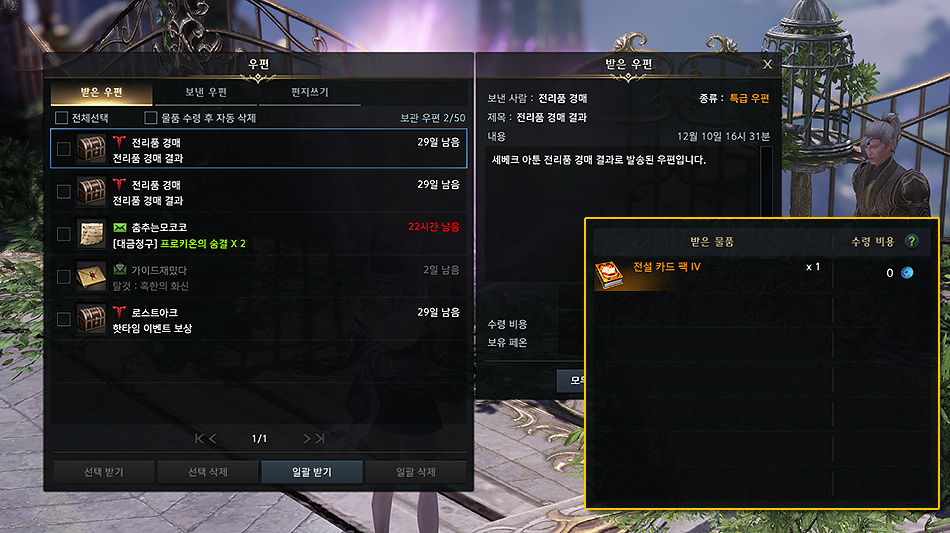The image size is (950, 533).
Task: Select the 받은 우편 tab
Action: (100, 93)
